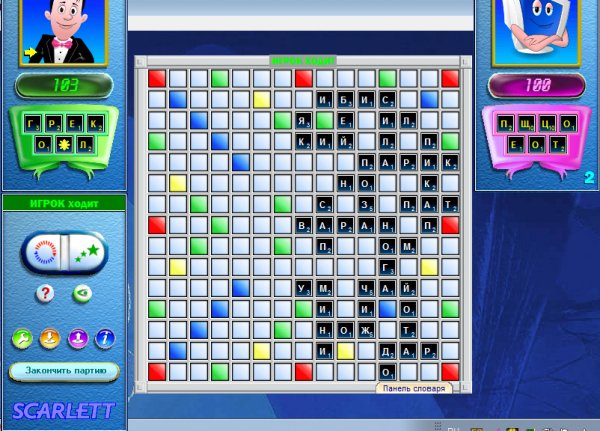Show info with the blue "i" button
Viewport: 600px width, 431px height.
[104, 339]
